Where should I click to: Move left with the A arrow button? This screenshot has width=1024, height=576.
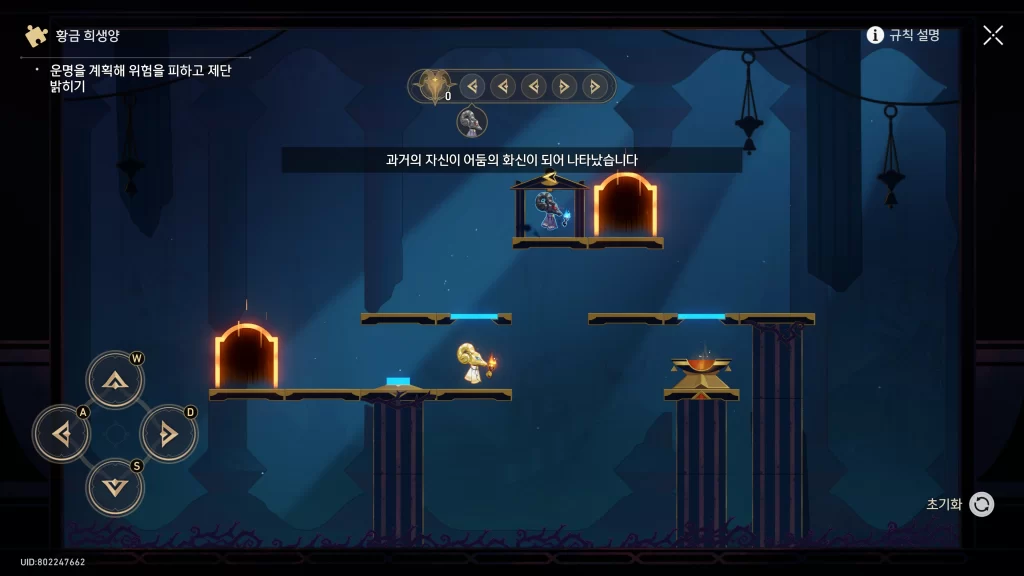(x=62, y=434)
